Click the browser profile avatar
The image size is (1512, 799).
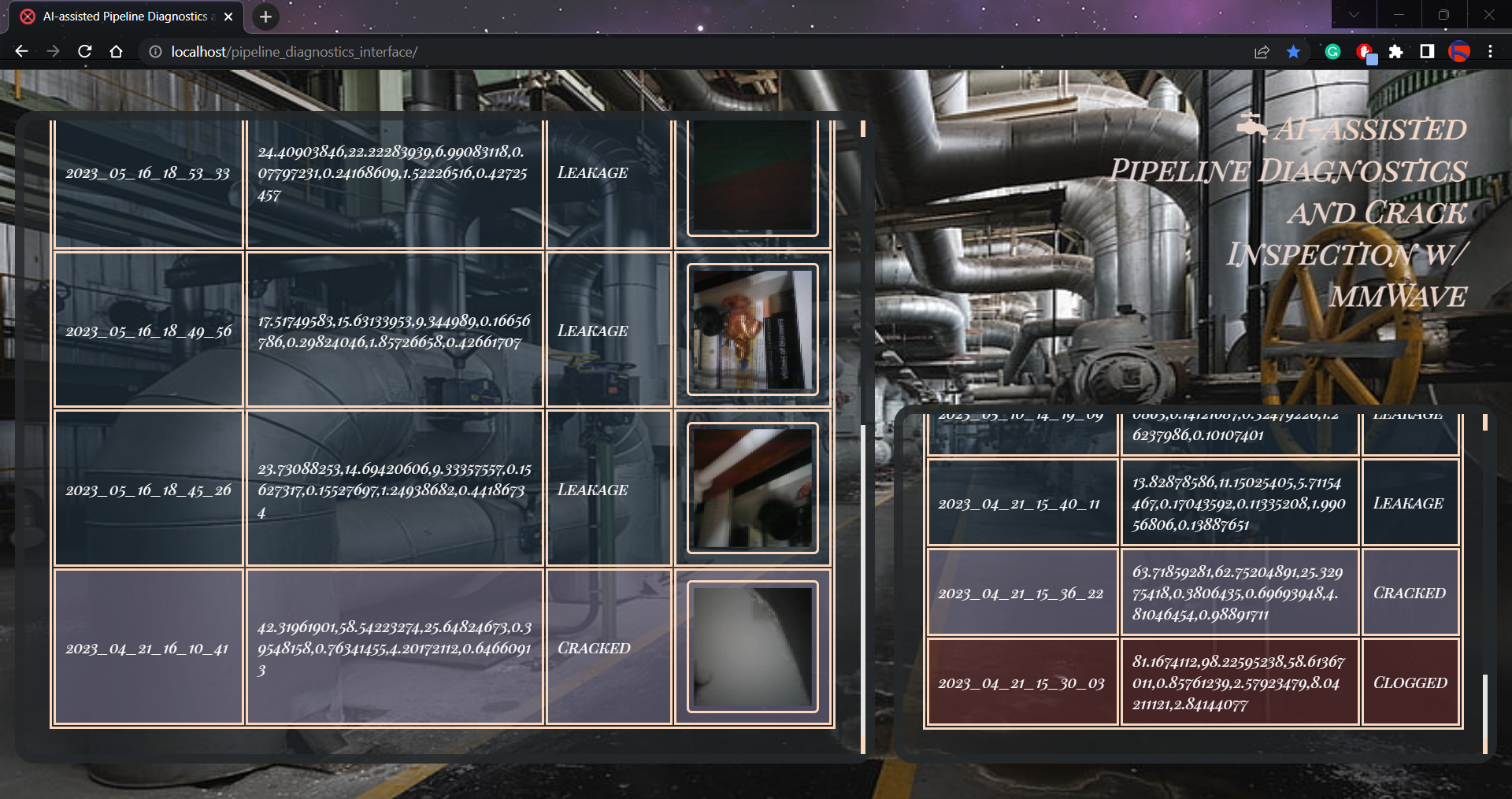pyautogui.click(x=1461, y=52)
